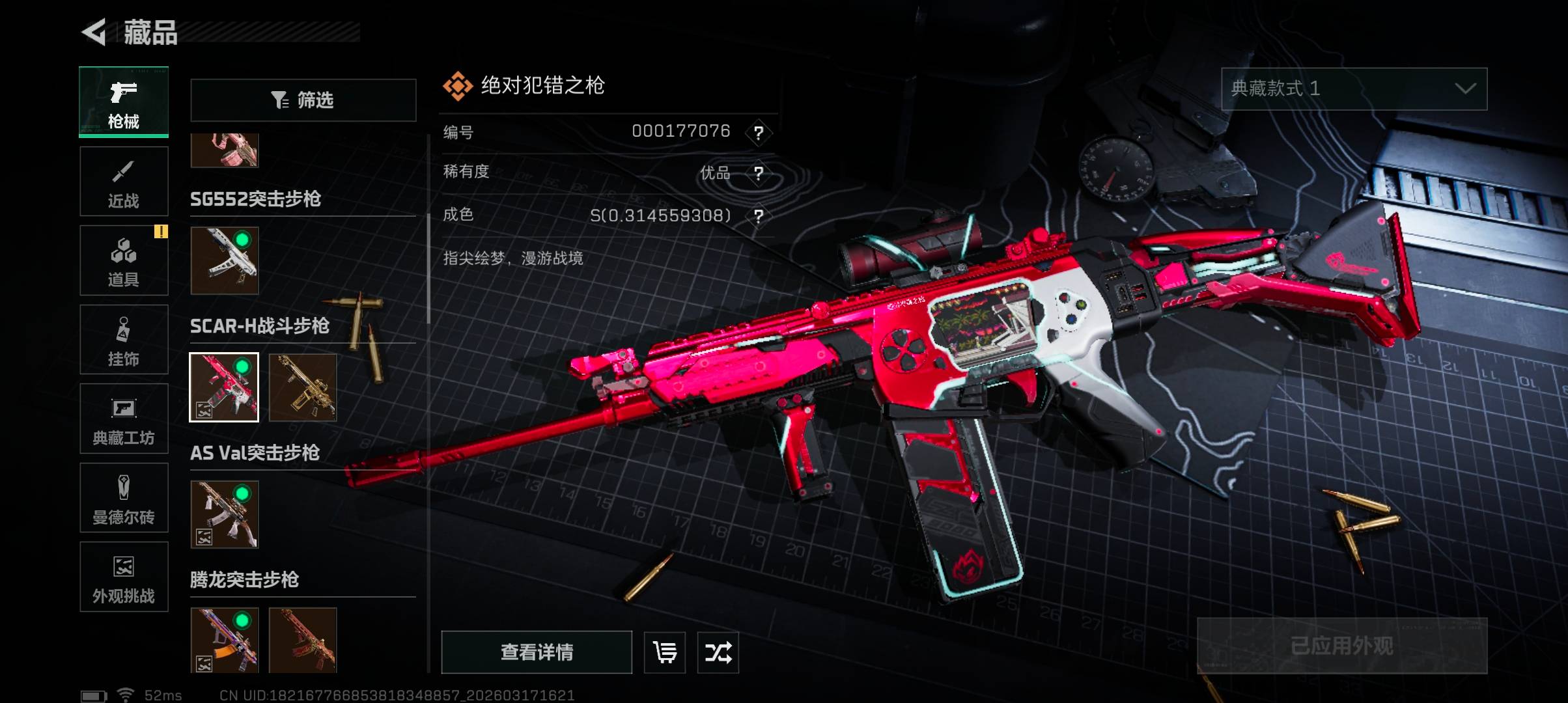
Task: Click the shuffle arrows icon button
Action: click(718, 652)
